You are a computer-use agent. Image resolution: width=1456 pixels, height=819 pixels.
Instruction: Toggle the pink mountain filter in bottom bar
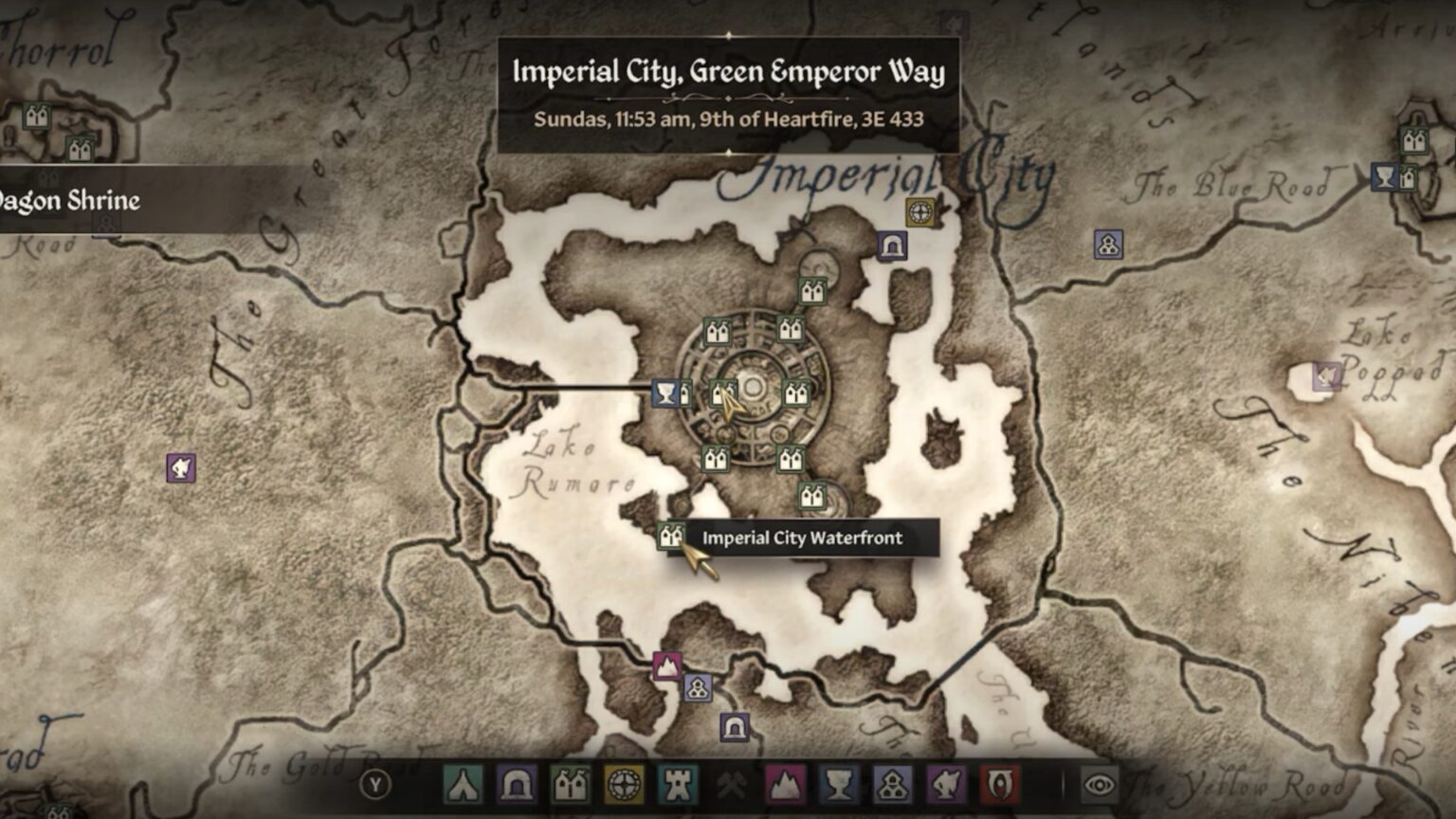point(785,784)
